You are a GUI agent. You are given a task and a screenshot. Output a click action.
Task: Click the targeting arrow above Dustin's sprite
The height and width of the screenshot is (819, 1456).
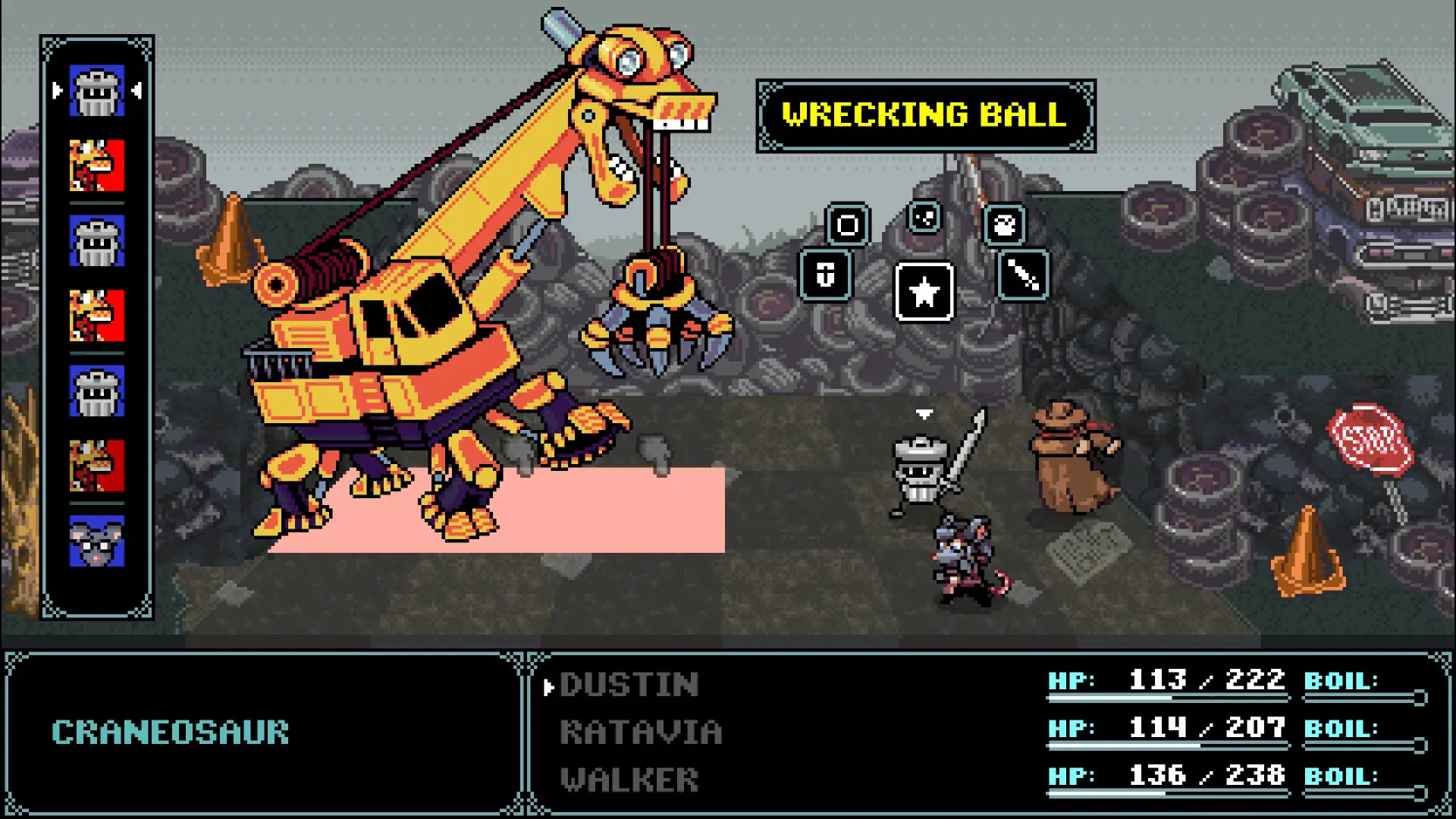click(x=924, y=415)
